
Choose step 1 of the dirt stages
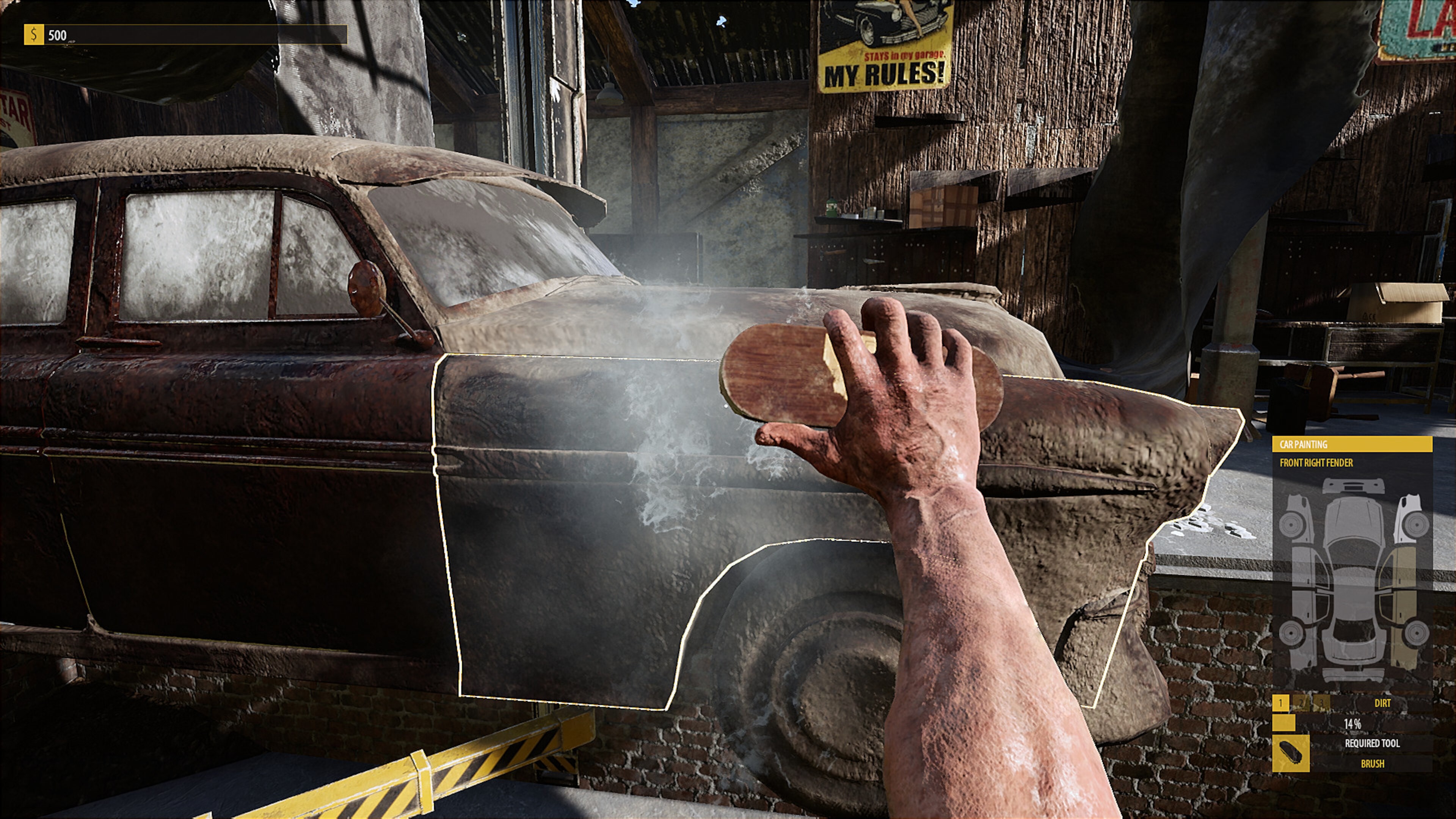point(1280,703)
